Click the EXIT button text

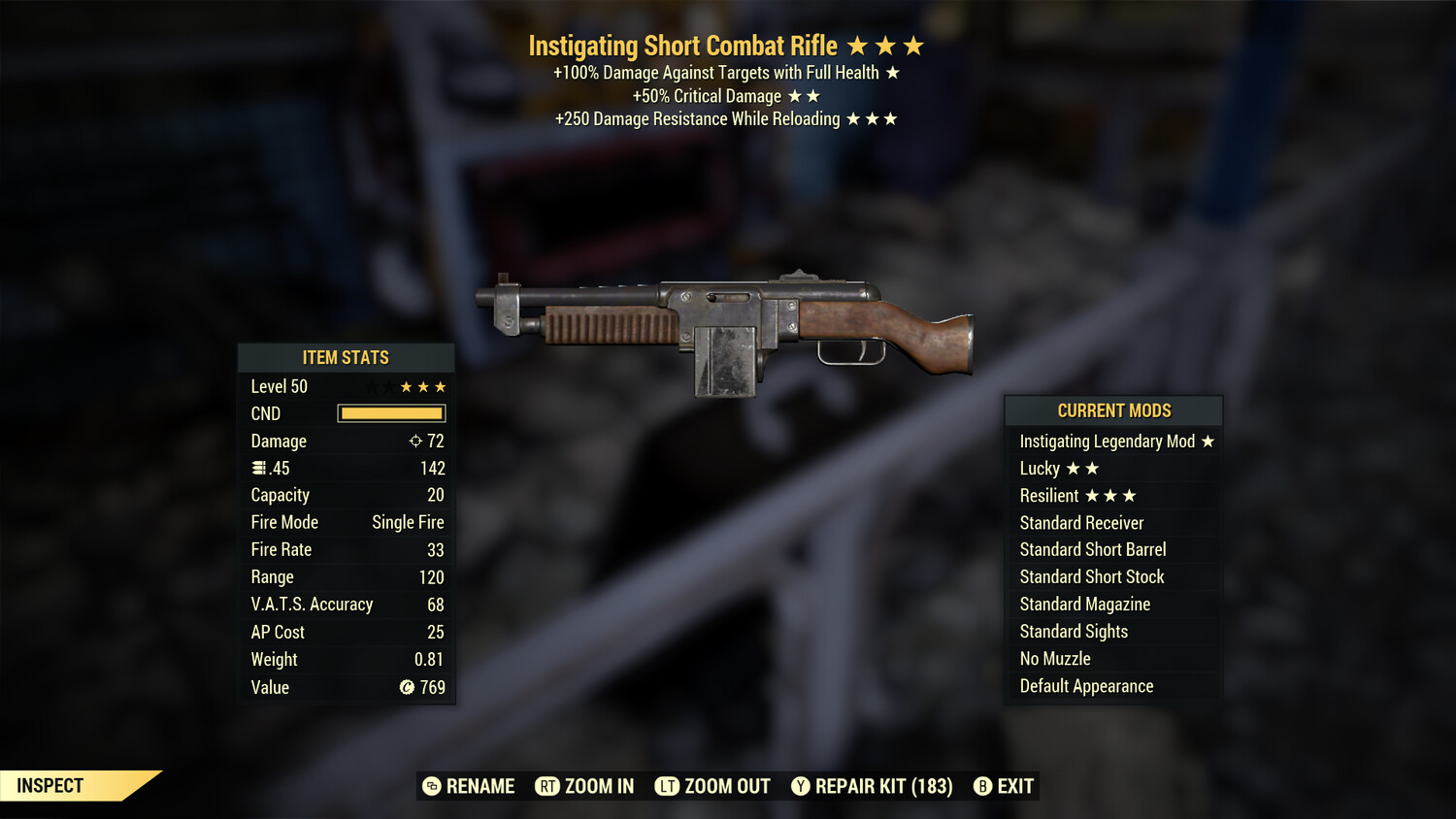[x=1013, y=786]
